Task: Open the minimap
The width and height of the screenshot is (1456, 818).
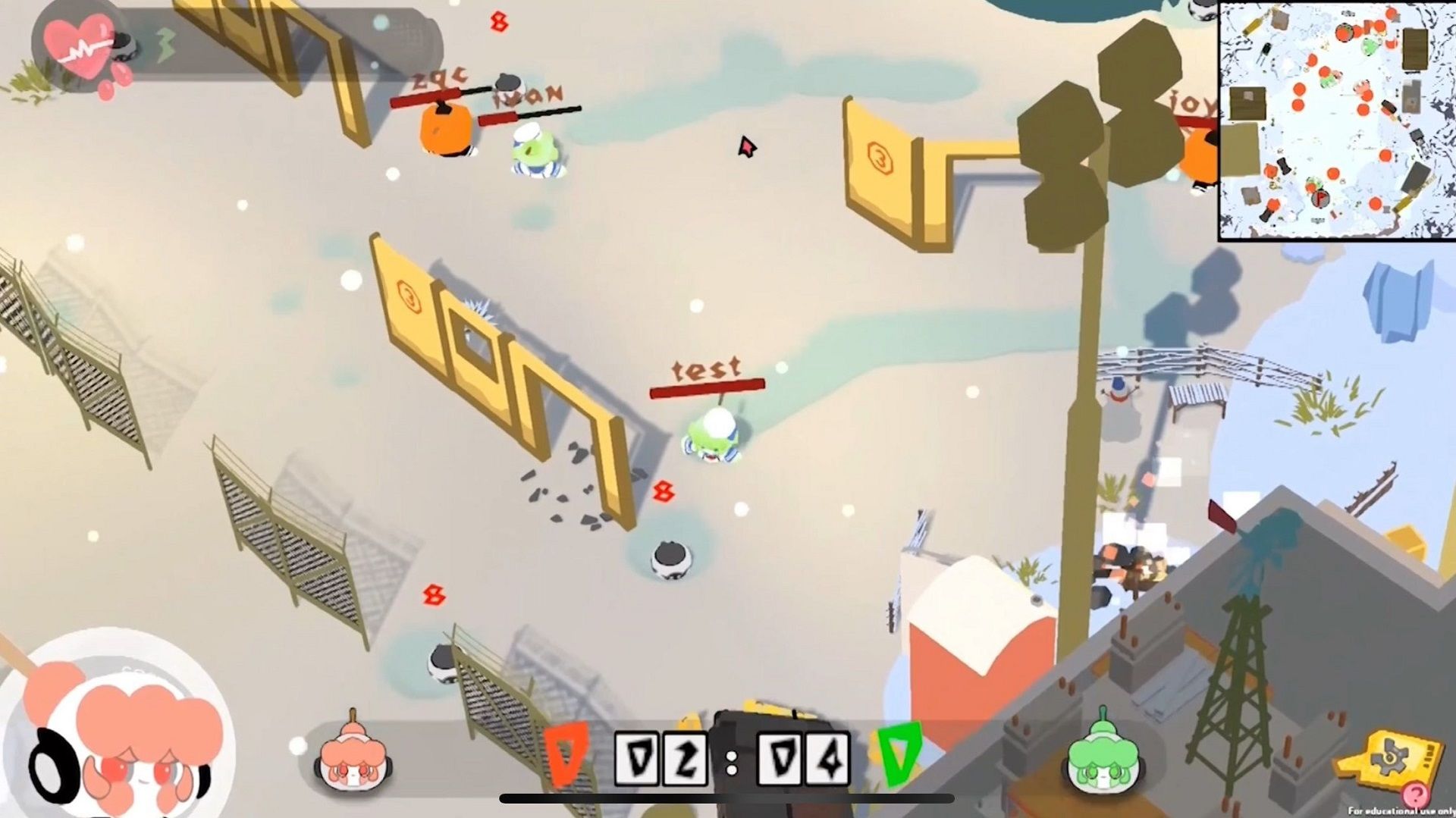Action: point(1336,120)
